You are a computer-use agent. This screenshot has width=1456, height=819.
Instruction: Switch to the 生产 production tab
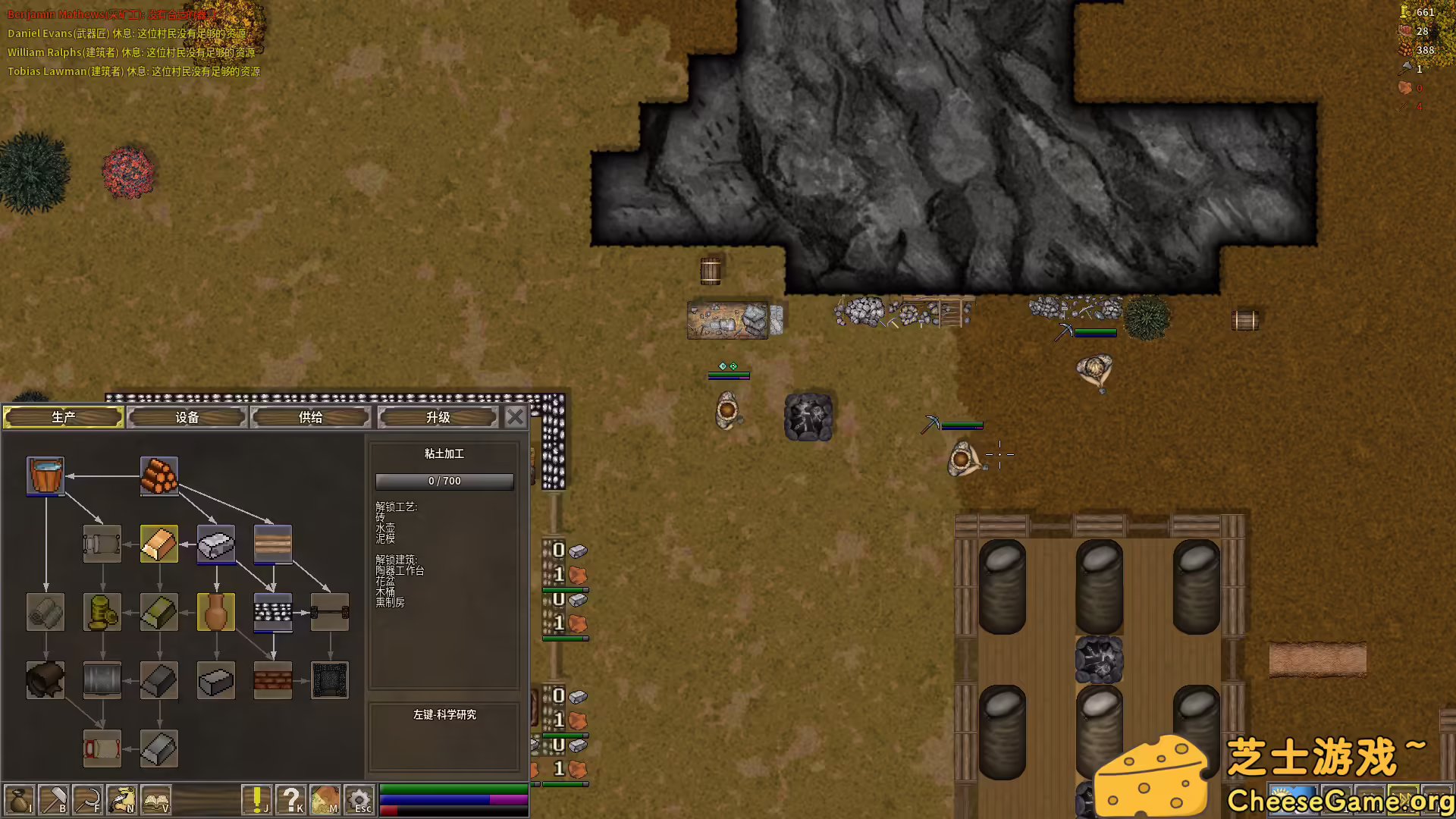click(64, 417)
